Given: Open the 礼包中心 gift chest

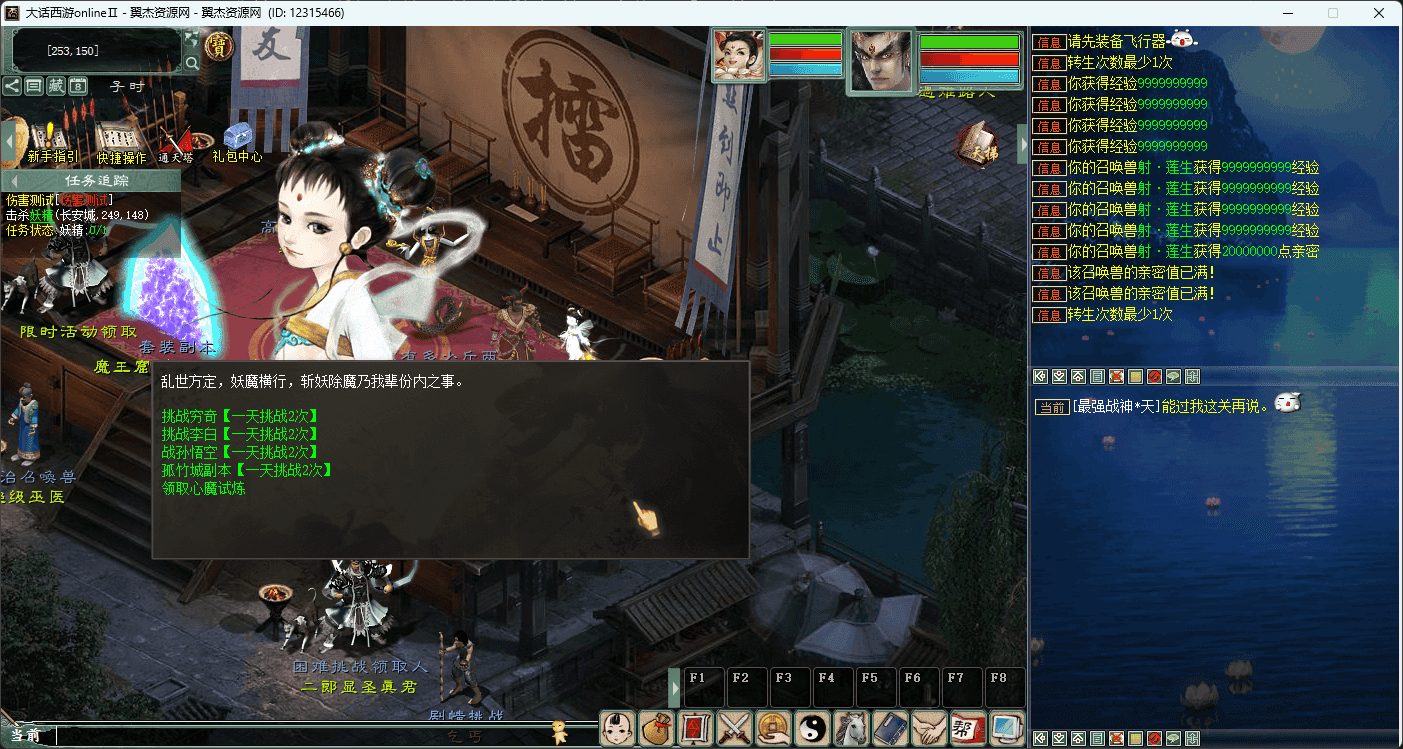Looking at the screenshot, I should 237,139.
